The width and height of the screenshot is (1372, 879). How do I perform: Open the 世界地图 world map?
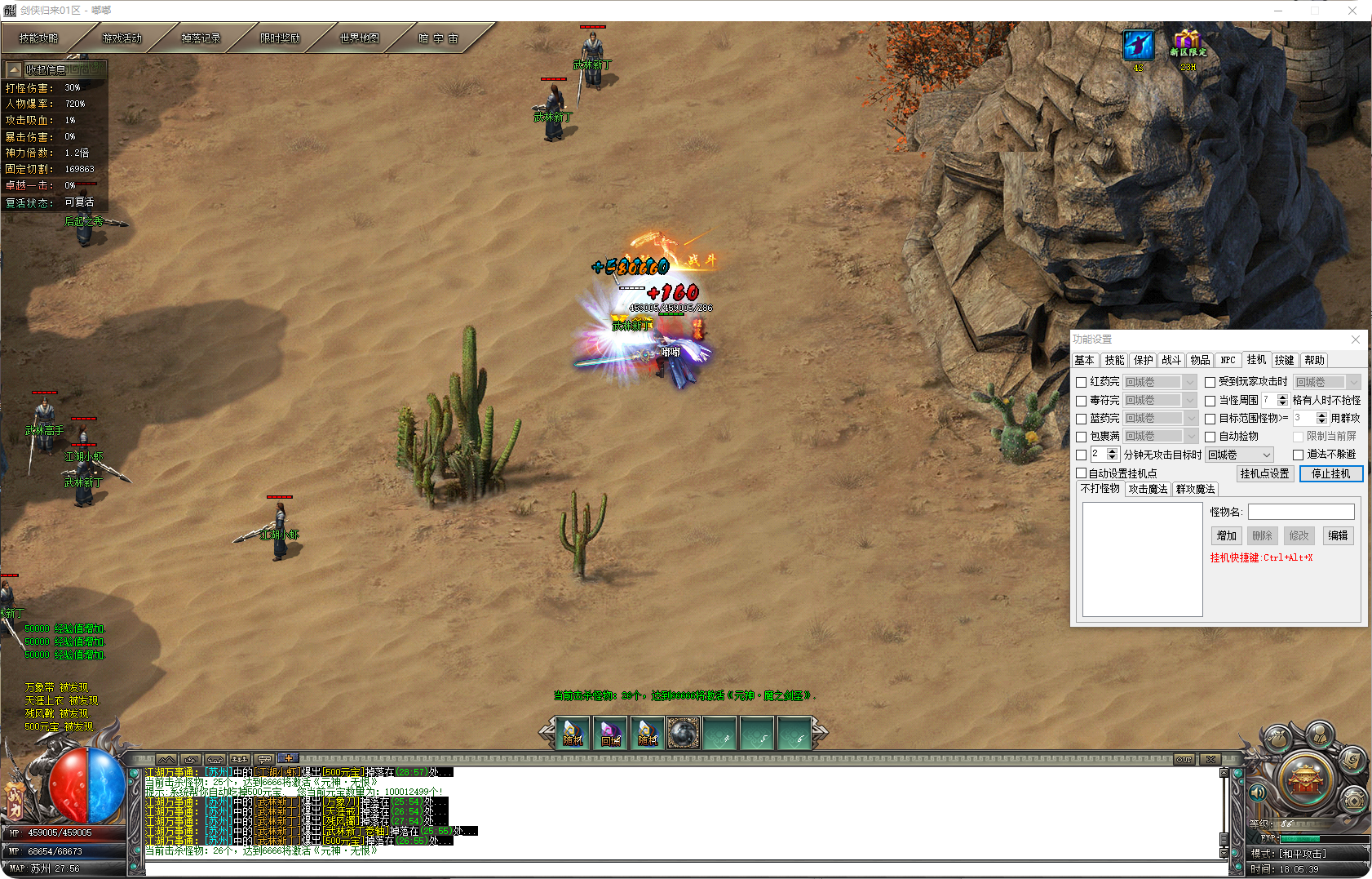[x=359, y=38]
